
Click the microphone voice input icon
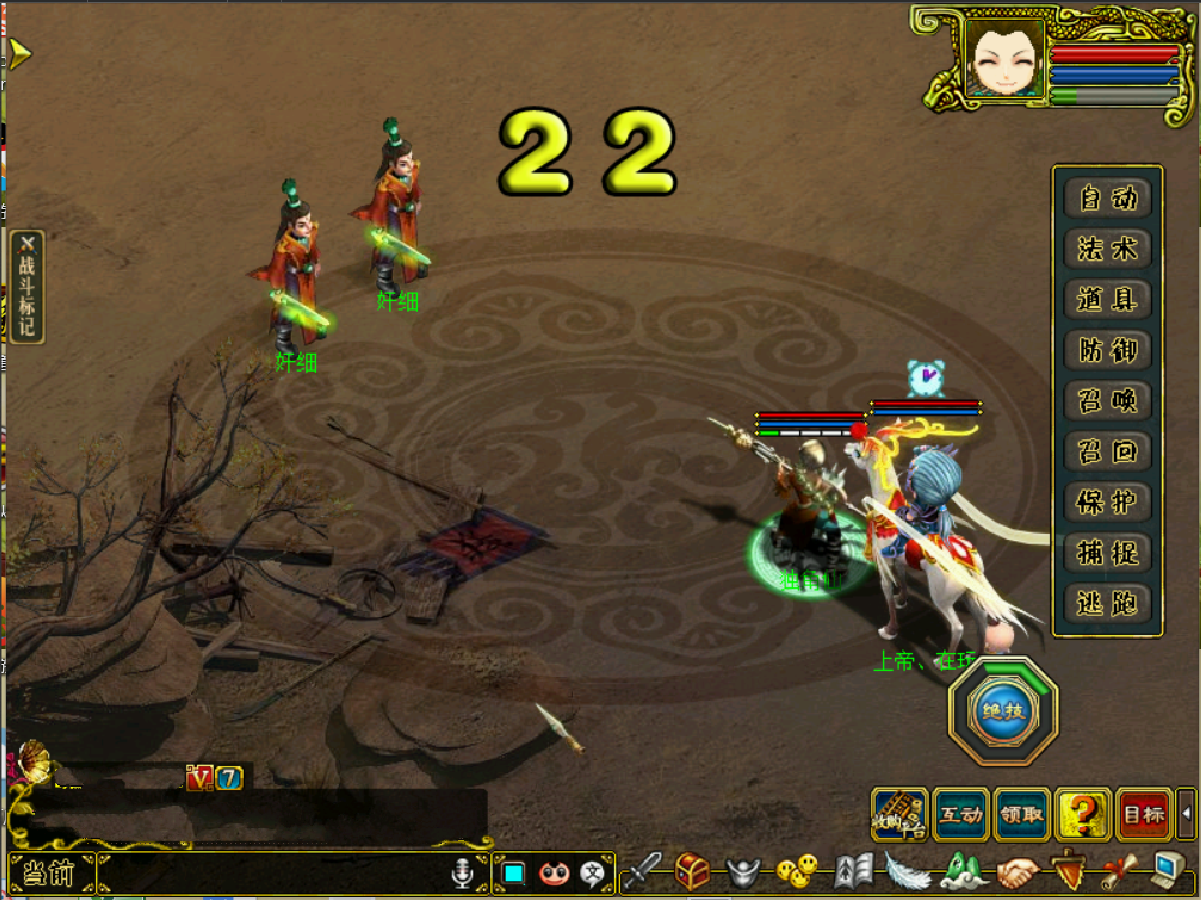[461, 873]
